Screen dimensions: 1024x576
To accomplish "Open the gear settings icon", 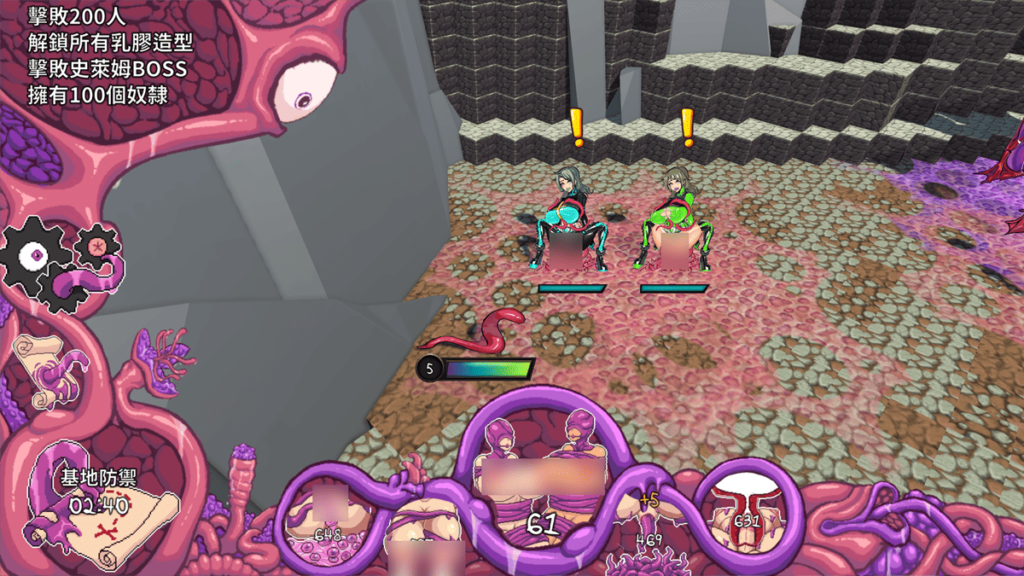I will tap(36, 257).
